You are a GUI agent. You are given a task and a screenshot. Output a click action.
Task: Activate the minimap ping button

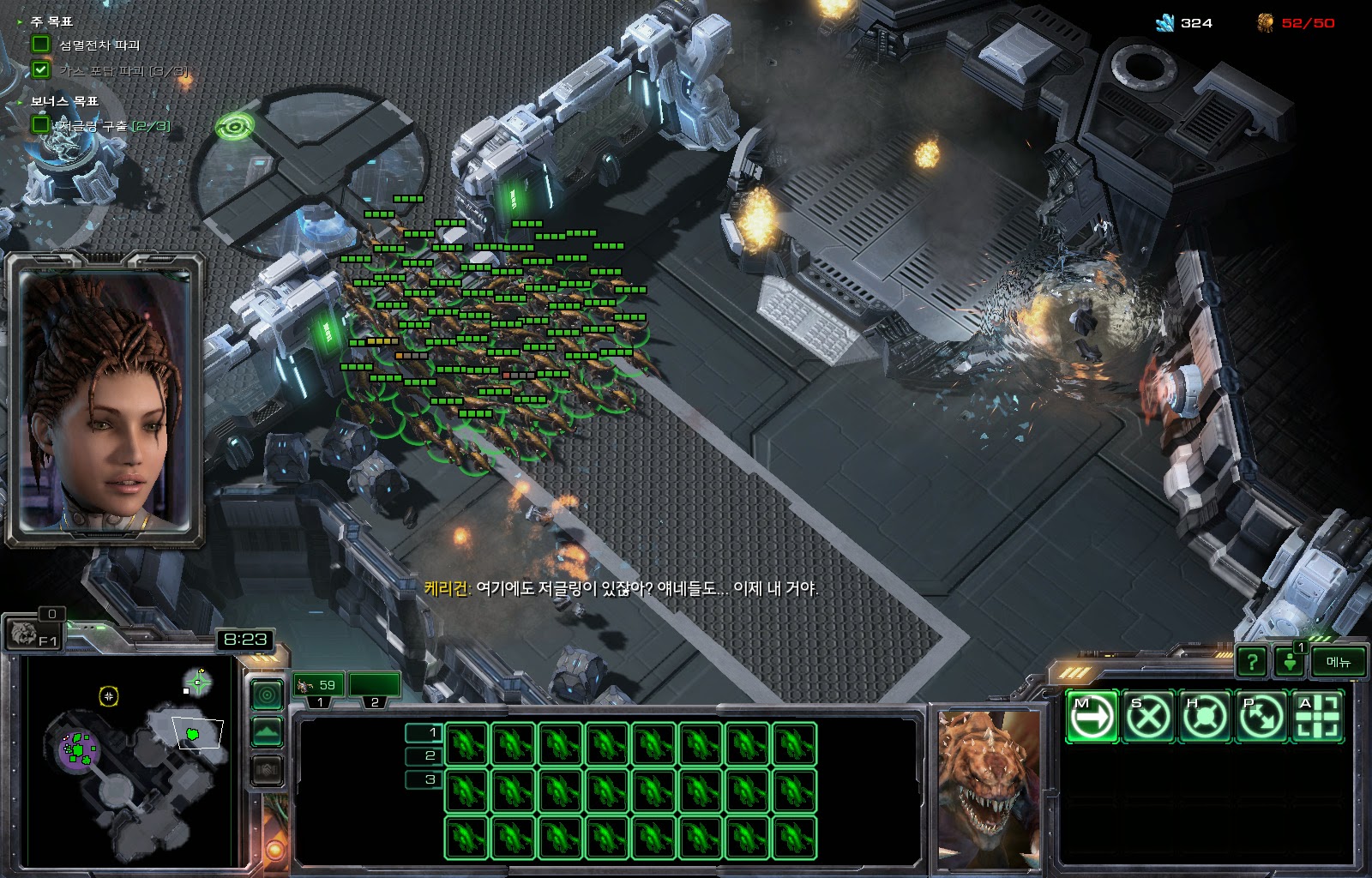tap(267, 695)
